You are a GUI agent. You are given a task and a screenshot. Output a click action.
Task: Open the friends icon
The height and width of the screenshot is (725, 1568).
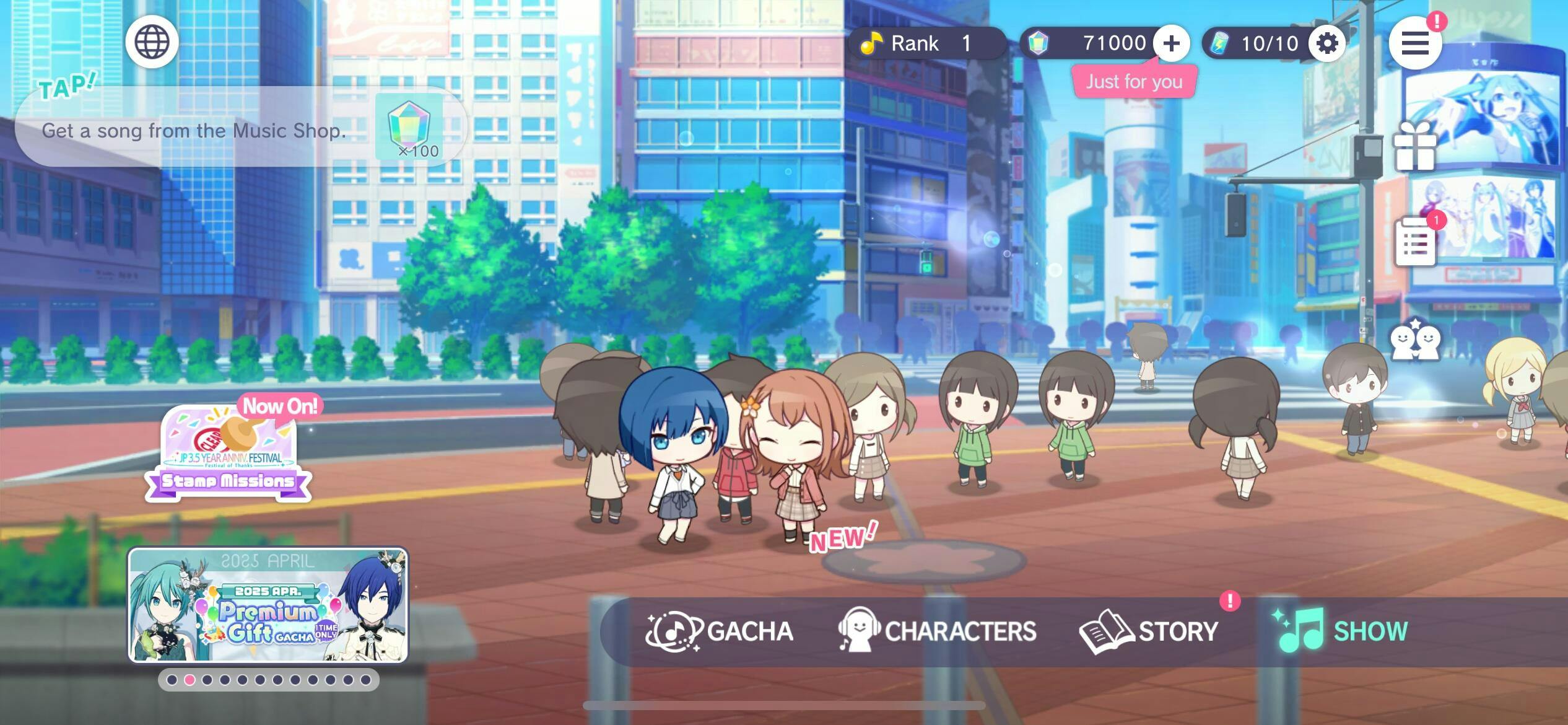1415,340
